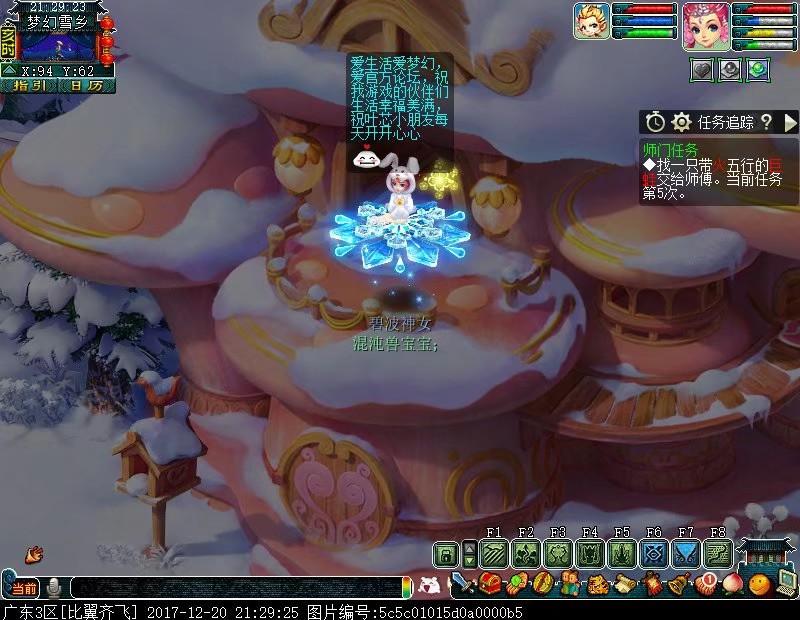Image resolution: width=800 pixels, height=620 pixels.
Task: Open the pet portrait with yellow hair
Action: point(592,22)
